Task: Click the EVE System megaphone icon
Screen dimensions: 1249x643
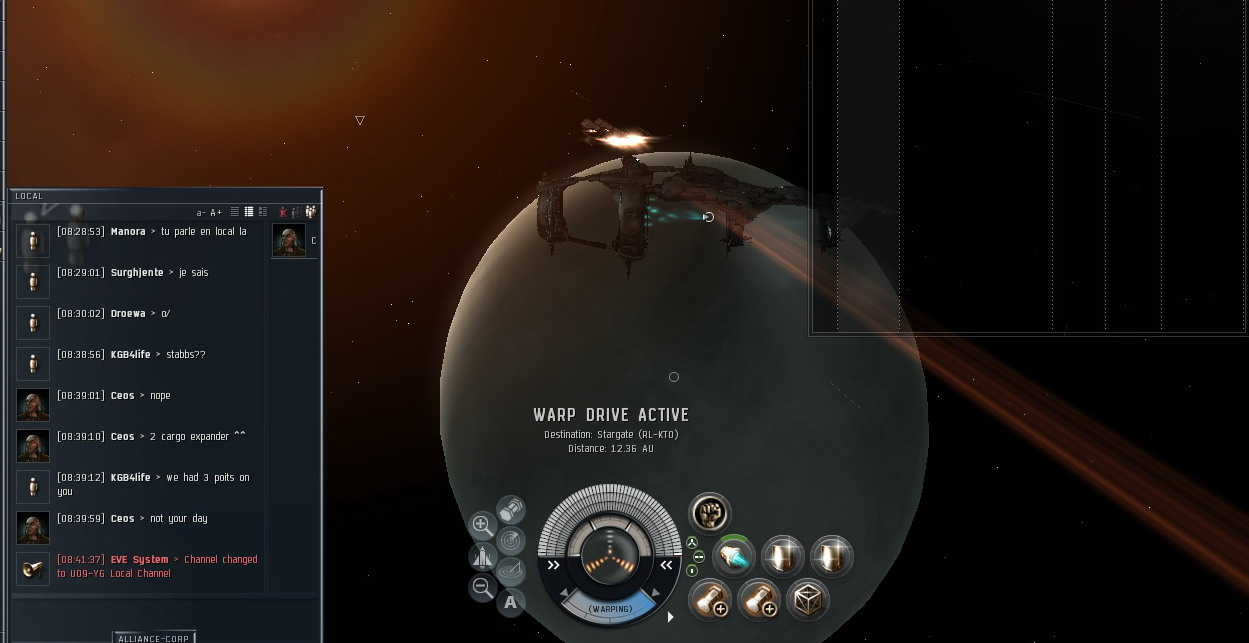Action: (x=33, y=567)
